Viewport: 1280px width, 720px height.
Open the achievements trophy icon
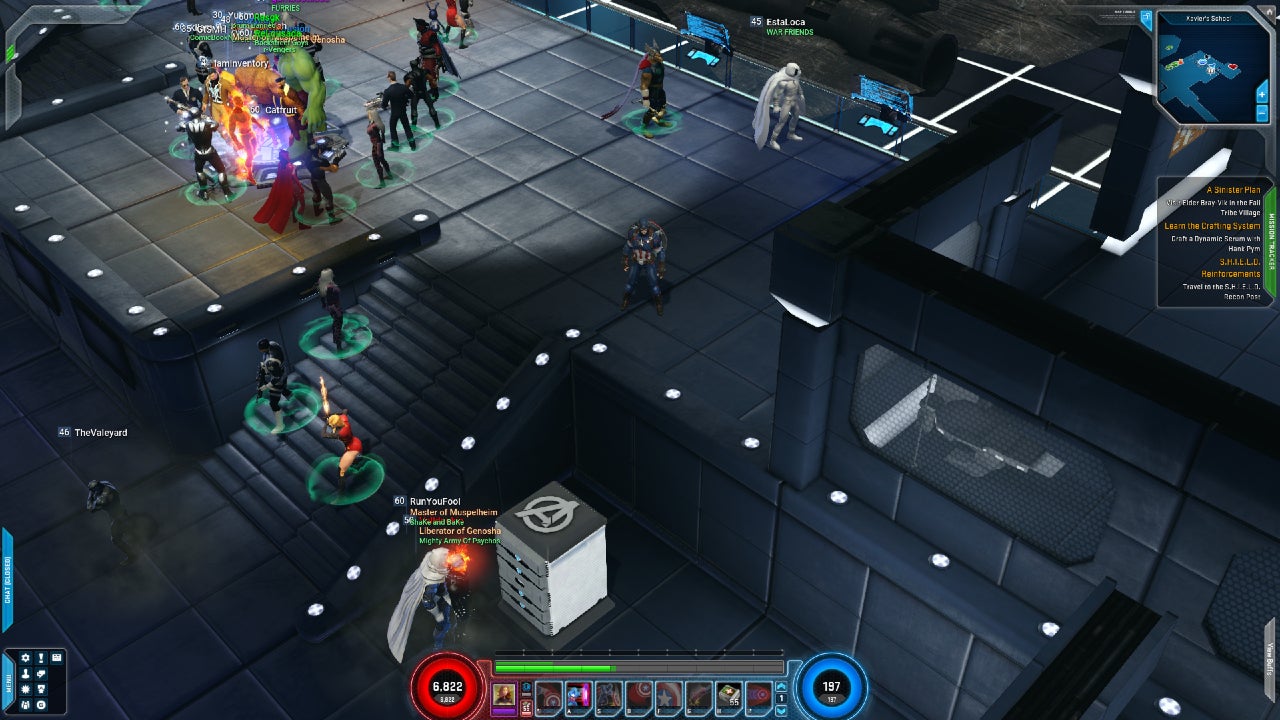pyautogui.click(x=41, y=688)
